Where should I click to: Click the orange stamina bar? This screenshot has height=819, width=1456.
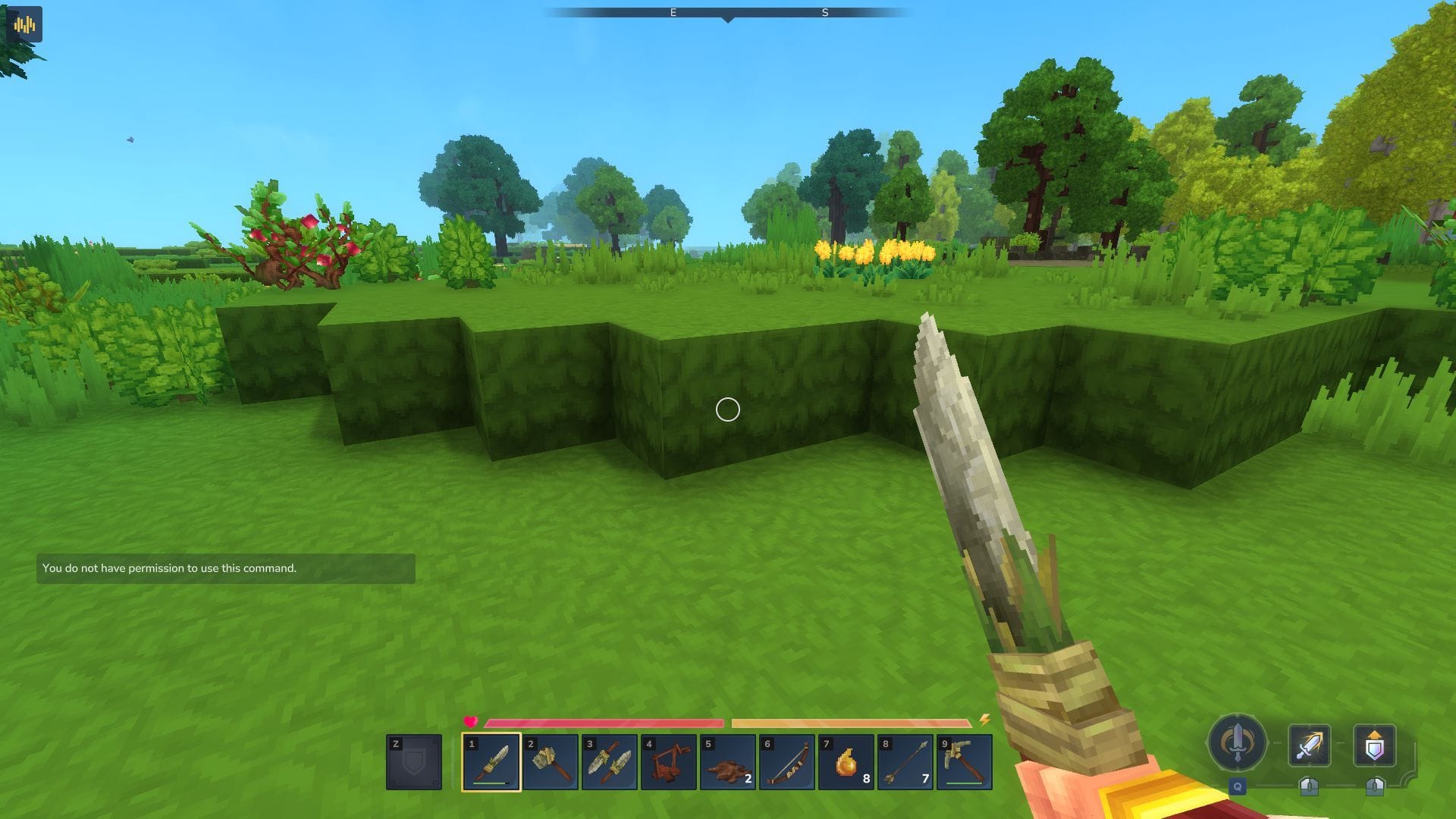click(x=849, y=723)
